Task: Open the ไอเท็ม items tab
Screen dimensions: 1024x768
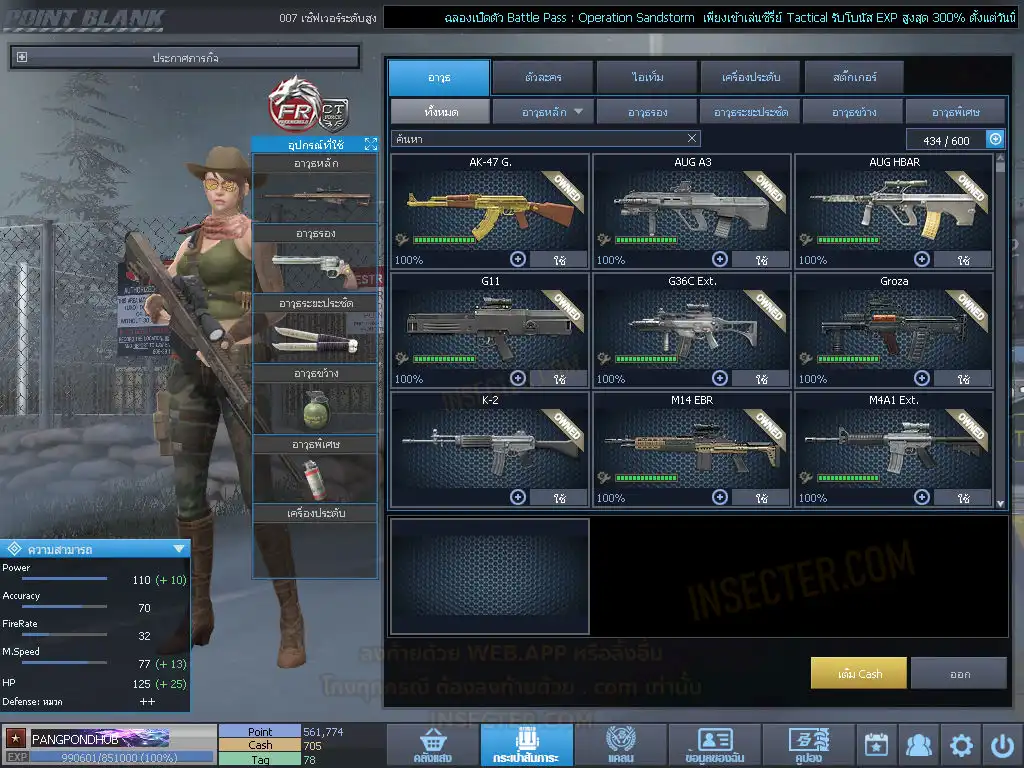Action: click(x=647, y=77)
